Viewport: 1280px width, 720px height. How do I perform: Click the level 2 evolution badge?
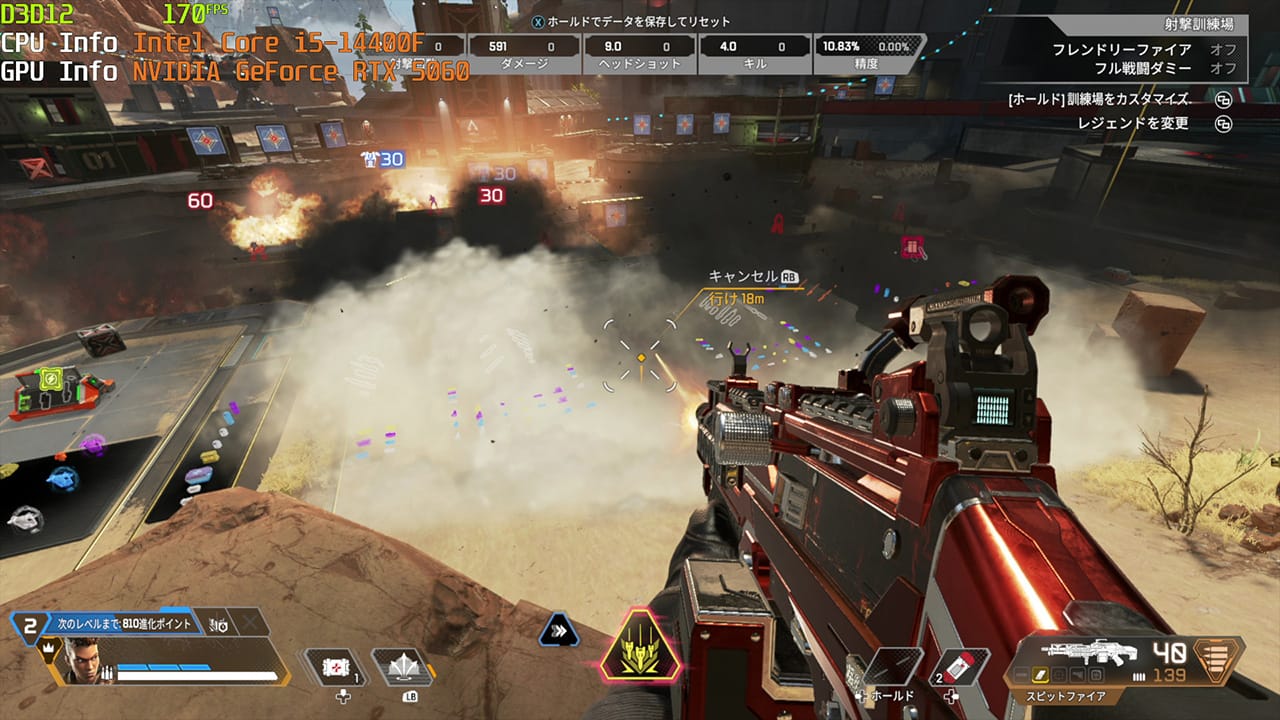click(x=30, y=626)
